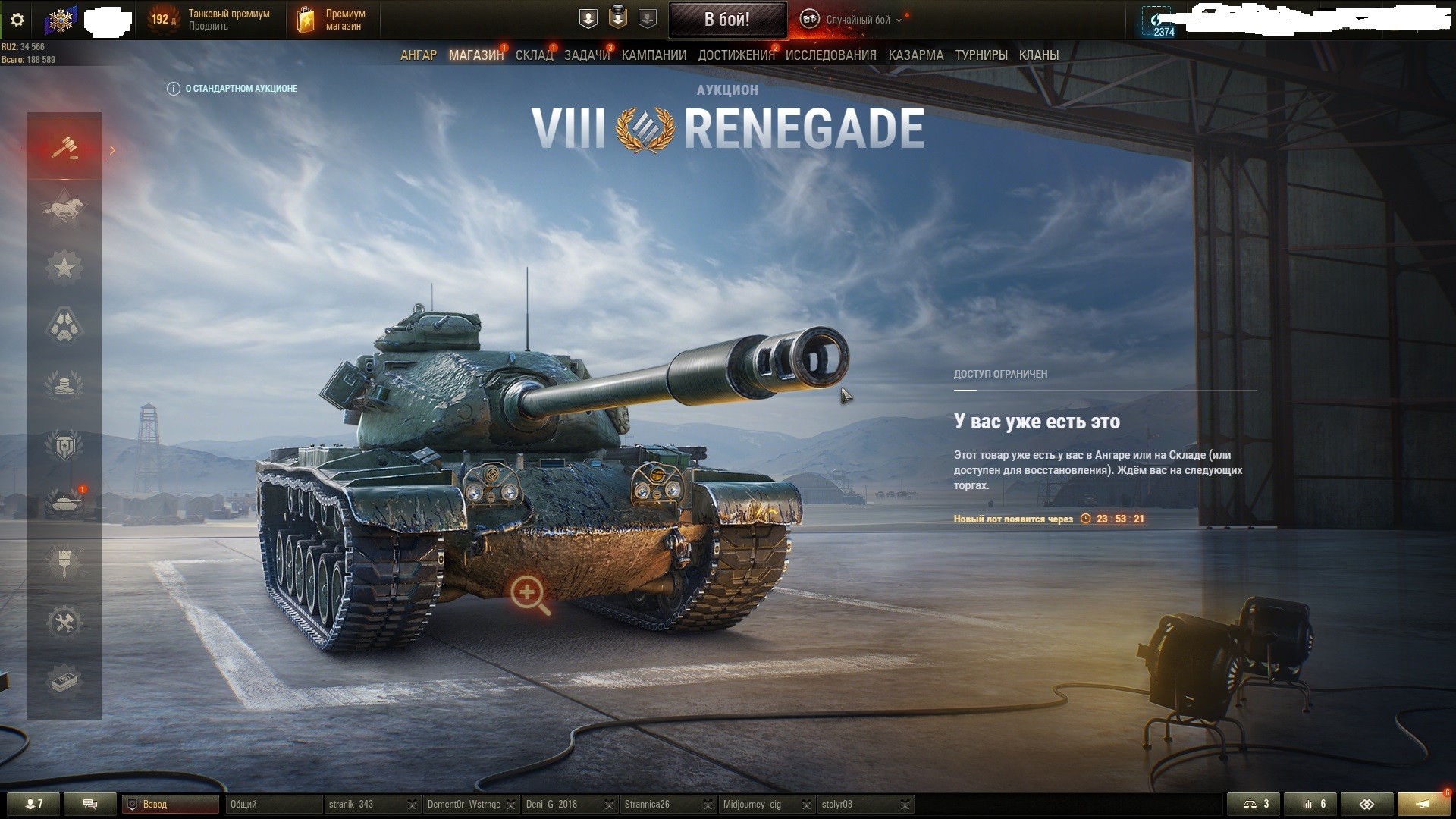Zoom in on tank with magnifier icon
This screenshot has height=819, width=1456.
pos(529,594)
